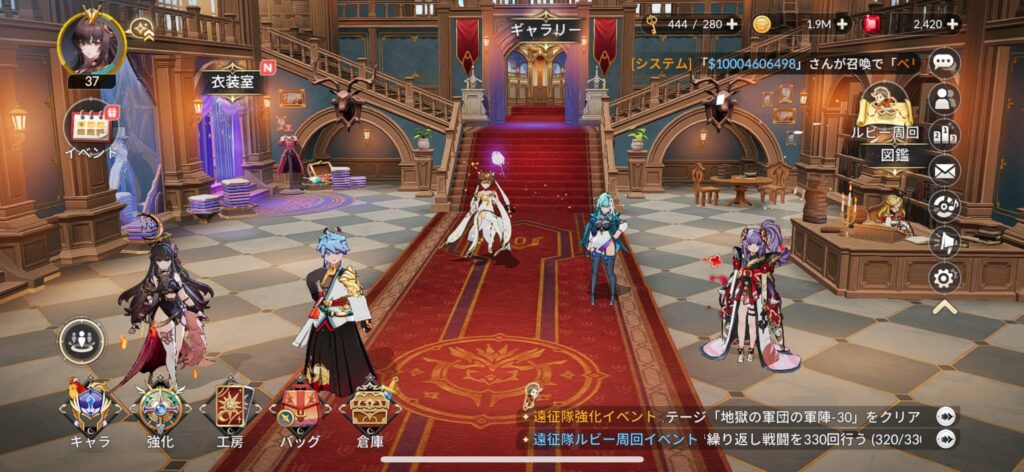This screenshot has width=1024, height=472.
Task: Open the gear settings icon
Action: (944, 277)
